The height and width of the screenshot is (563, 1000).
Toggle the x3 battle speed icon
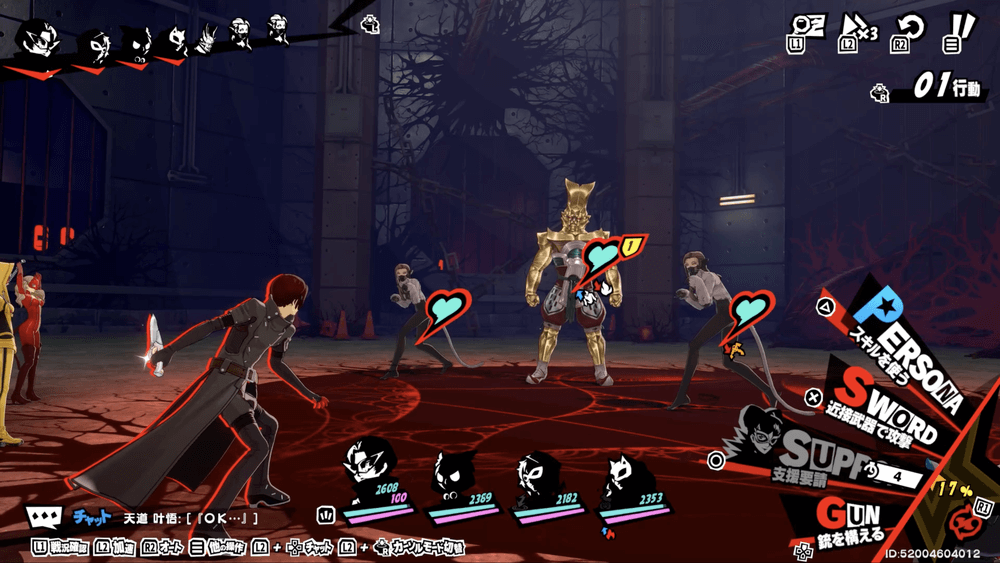pos(857,32)
